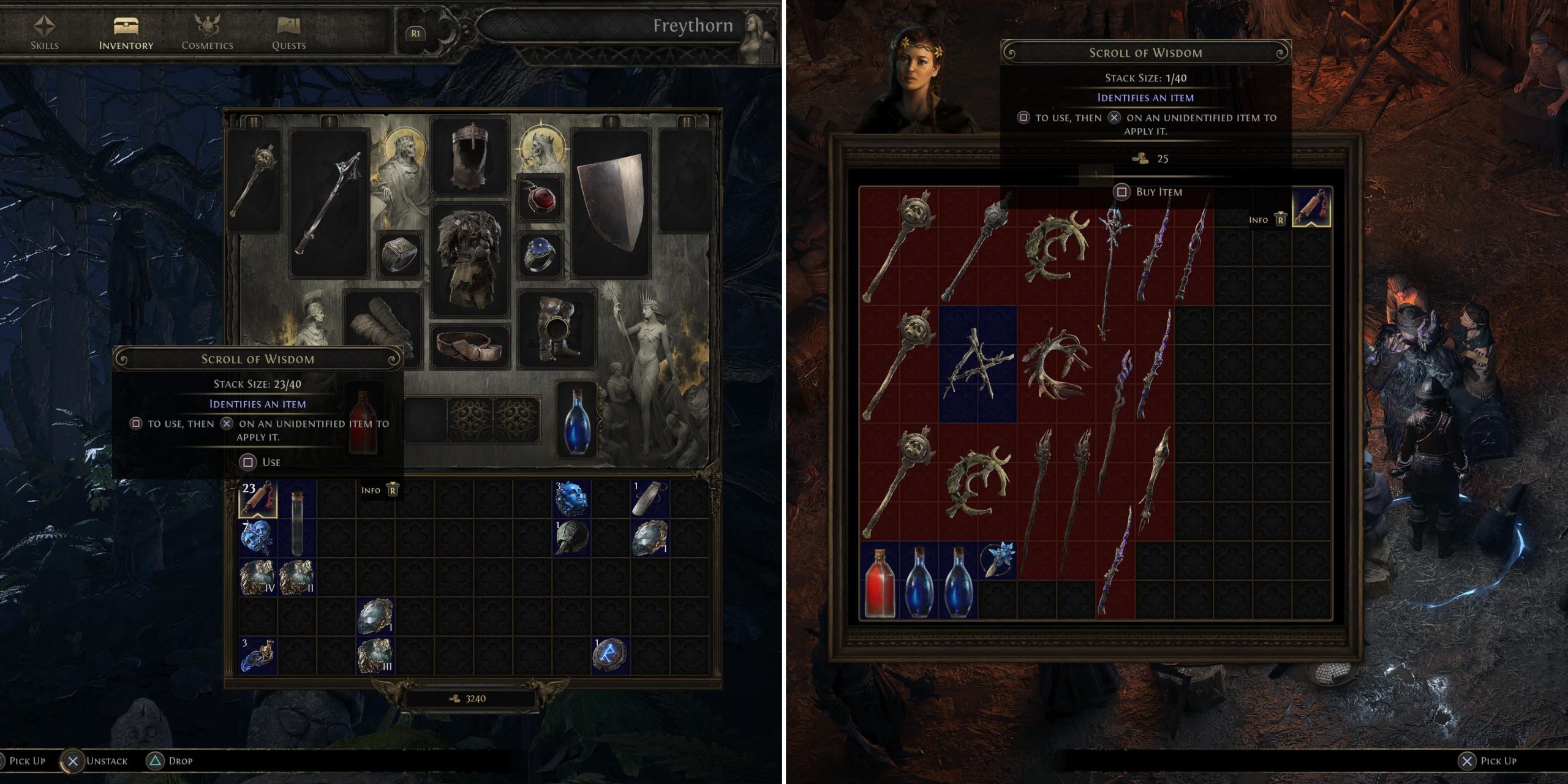Select the blue rune disc in inventory
This screenshot has width=1568, height=784.
tap(610, 654)
